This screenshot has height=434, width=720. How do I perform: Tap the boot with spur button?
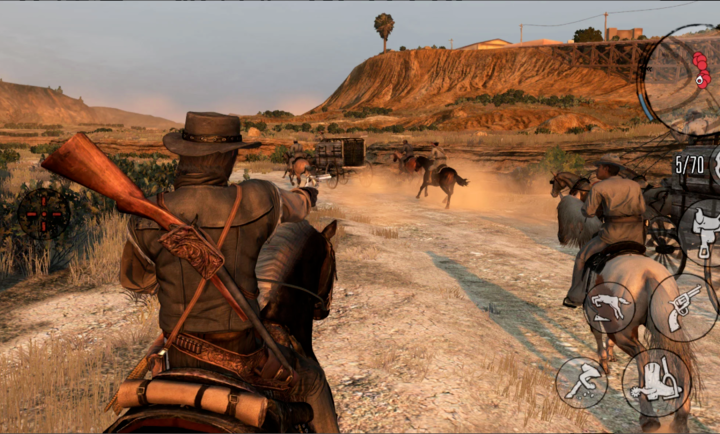click(656, 383)
